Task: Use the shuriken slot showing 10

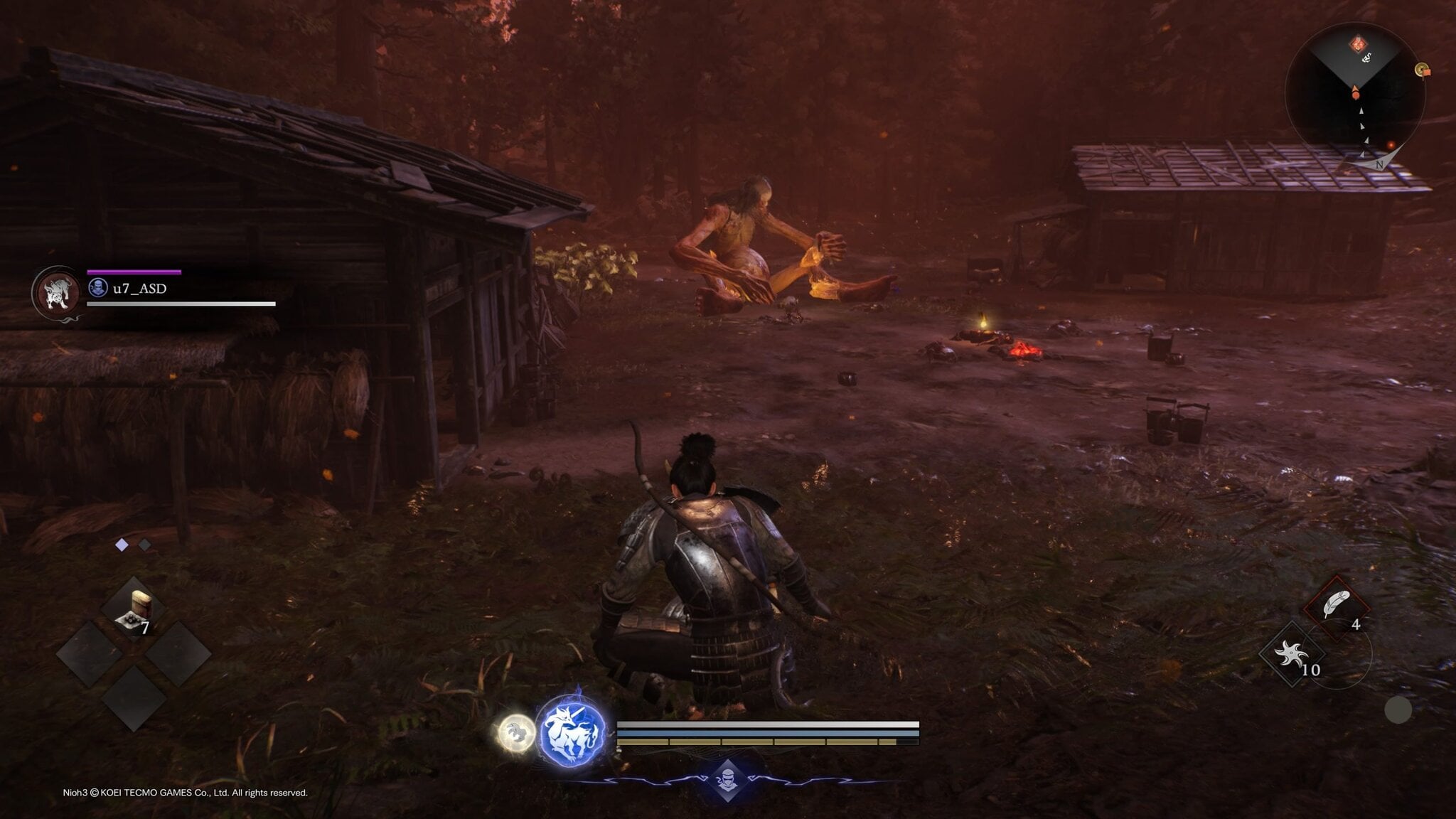Action: [1292, 655]
